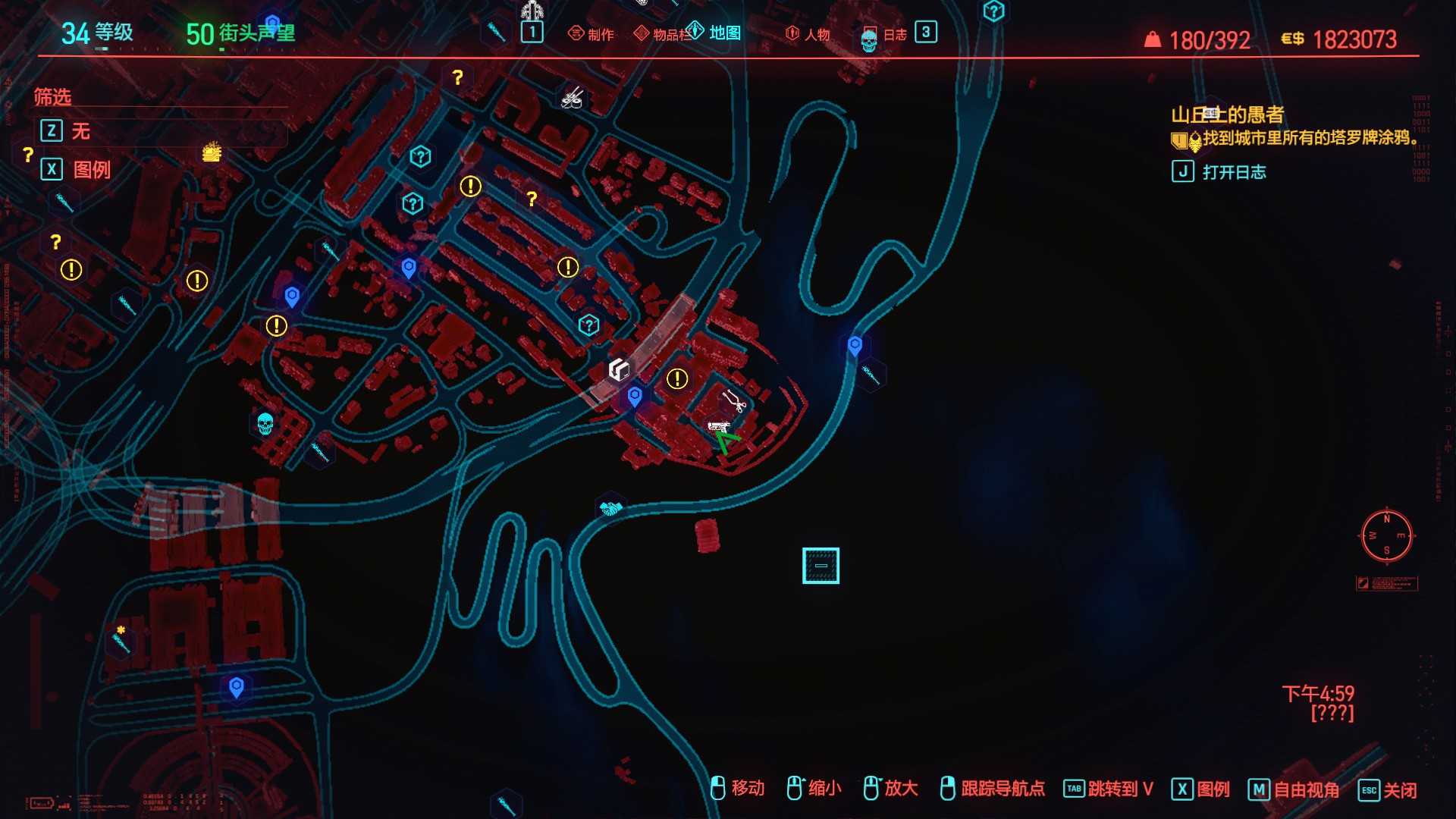Image resolution: width=1456 pixels, height=819 pixels.
Task: Select the gun shop pistol marker
Action: coord(718,428)
